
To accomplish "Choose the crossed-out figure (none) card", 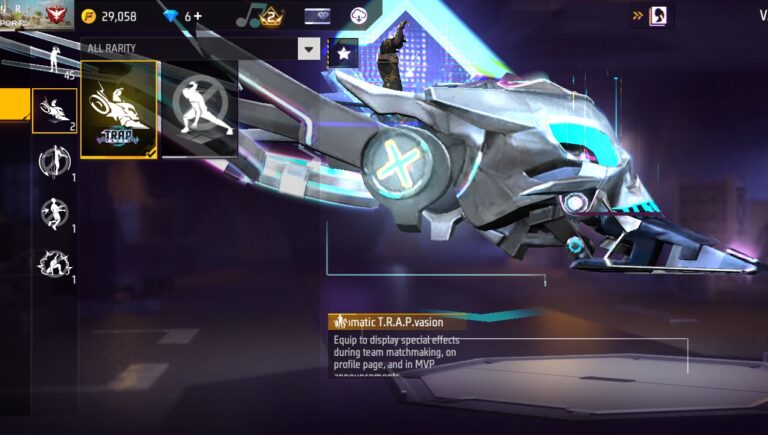I will (200, 108).
